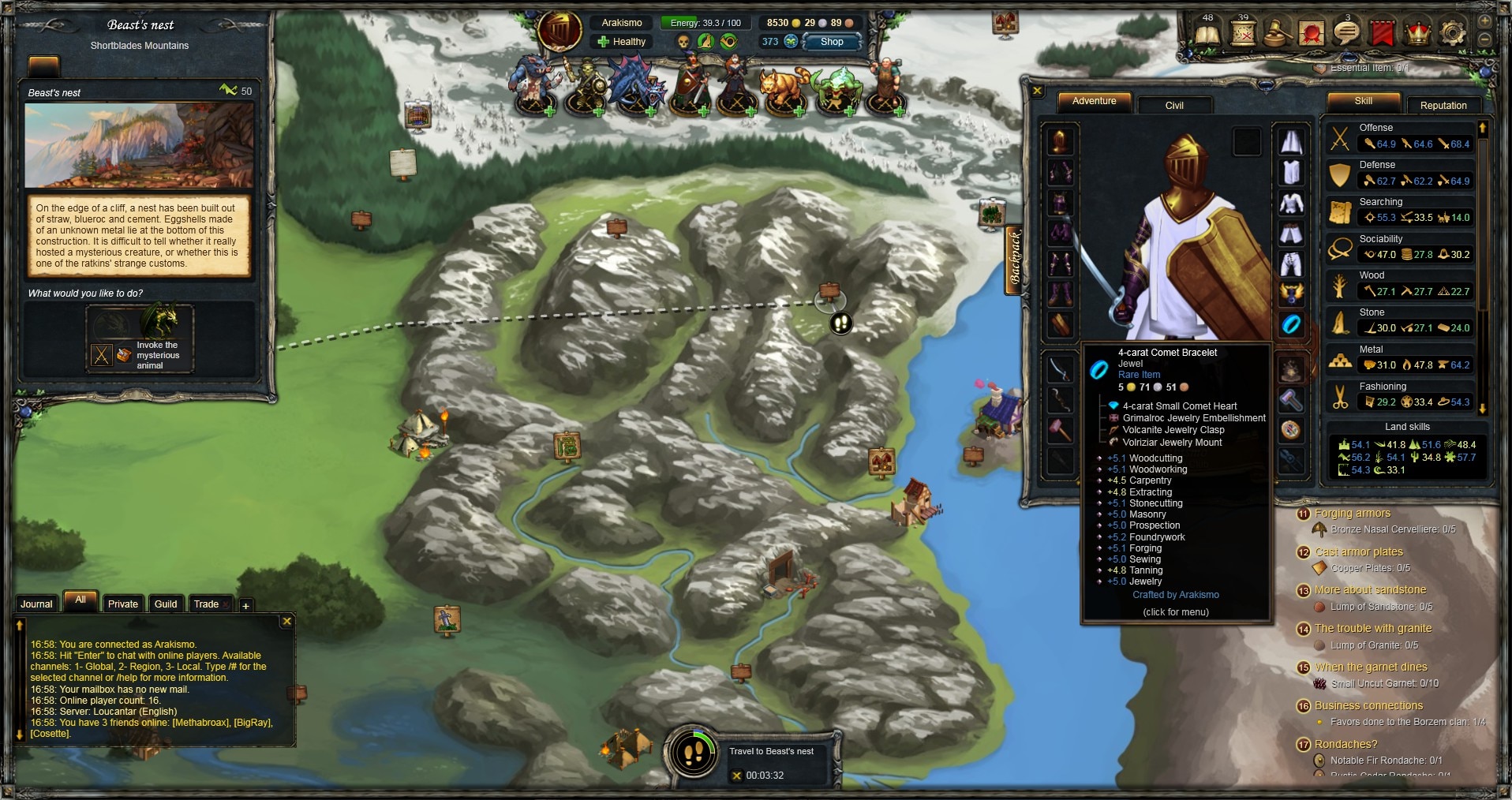Open the Backpack side tab
Viewport: 1512px width, 800px height.
pyautogui.click(x=1015, y=259)
